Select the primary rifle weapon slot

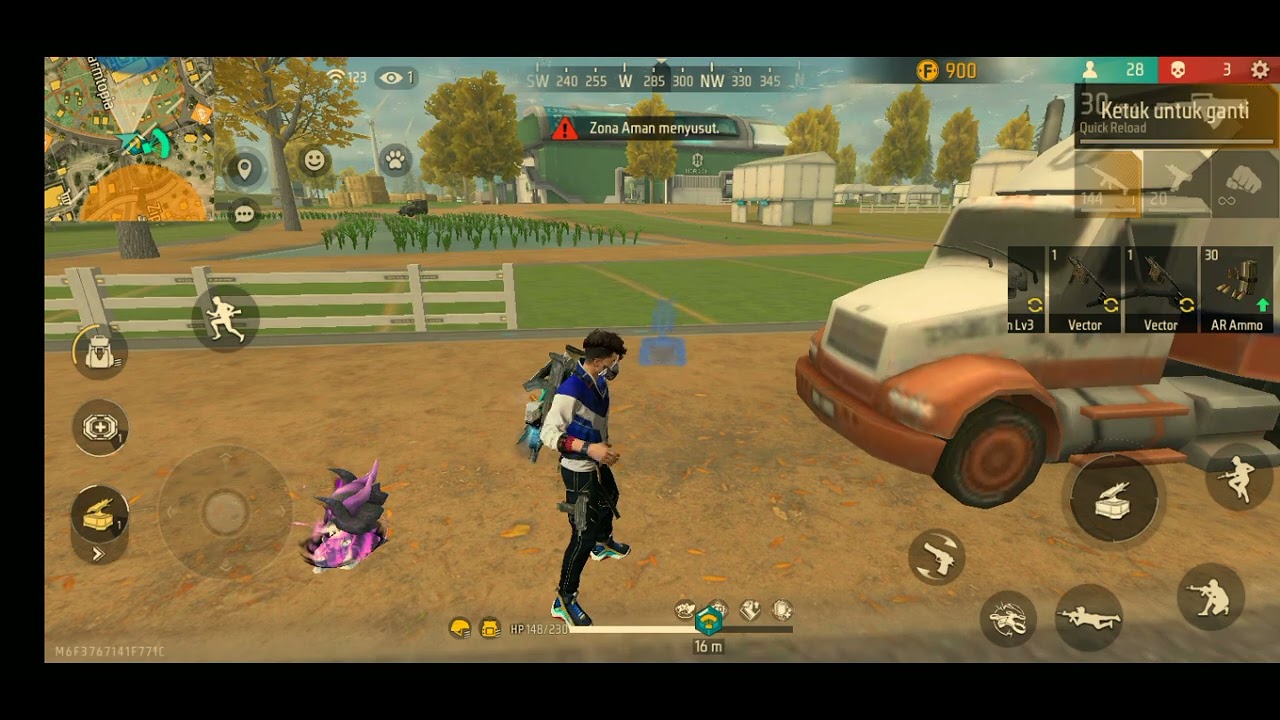click(1108, 185)
